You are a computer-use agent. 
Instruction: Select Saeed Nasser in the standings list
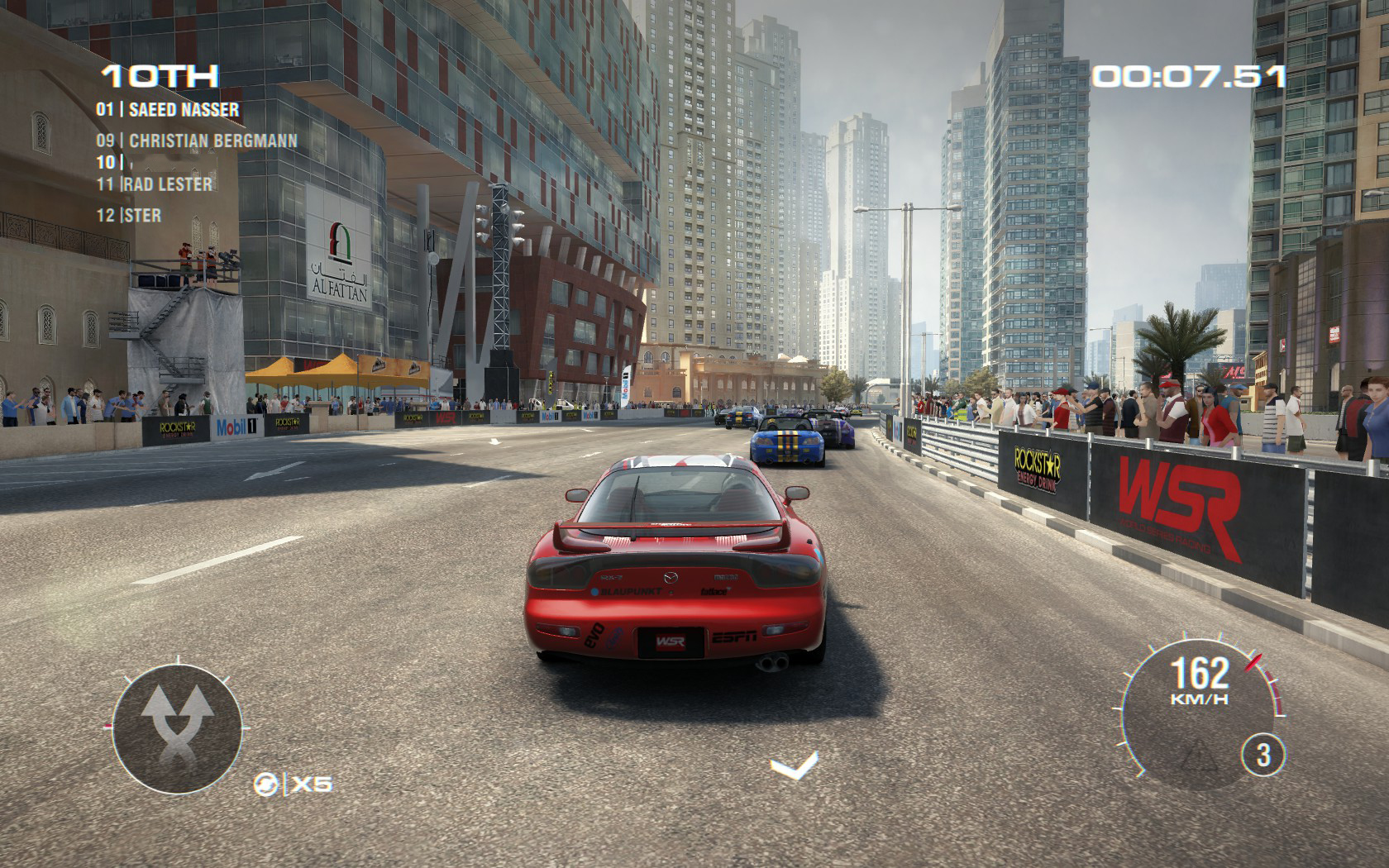[x=168, y=109]
